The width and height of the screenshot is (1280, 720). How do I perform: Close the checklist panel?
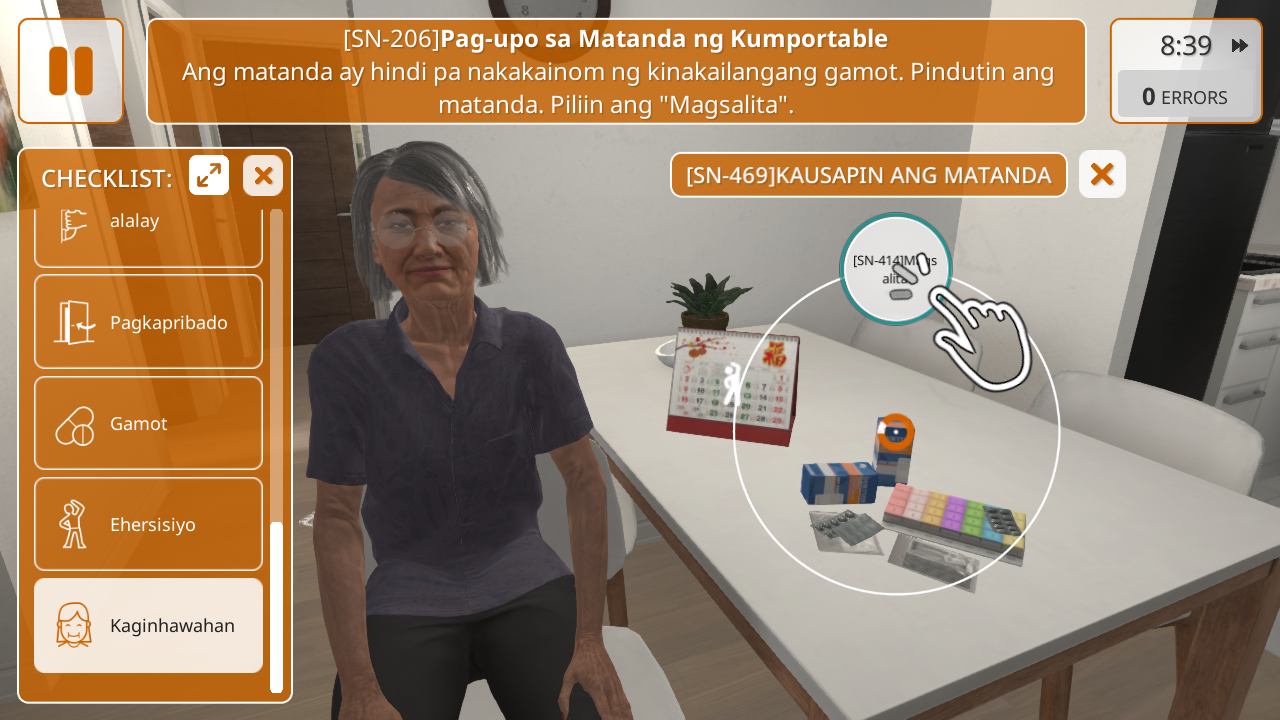263,176
